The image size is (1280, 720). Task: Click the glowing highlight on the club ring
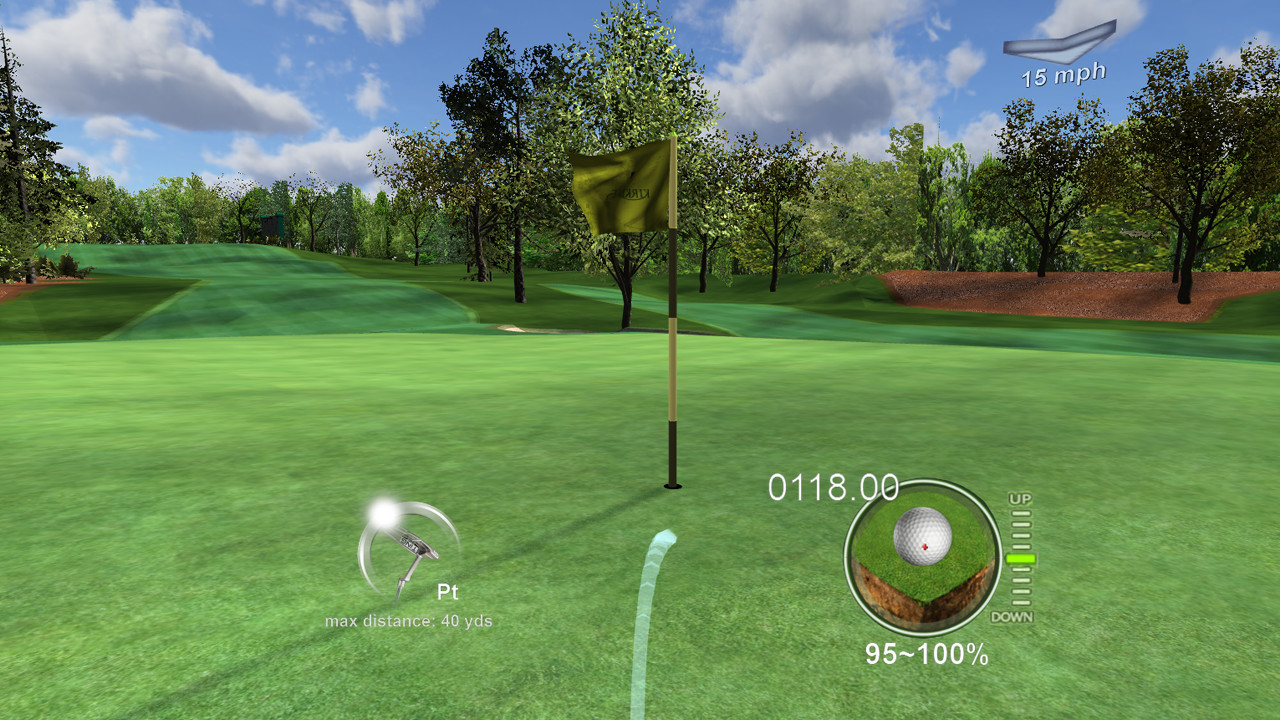click(x=382, y=512)
